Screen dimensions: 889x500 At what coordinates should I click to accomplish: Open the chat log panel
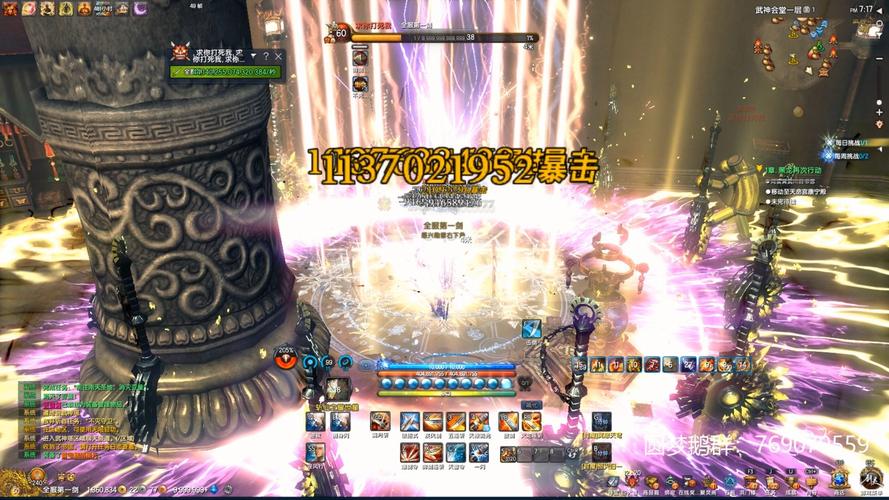tap(60, 420)
